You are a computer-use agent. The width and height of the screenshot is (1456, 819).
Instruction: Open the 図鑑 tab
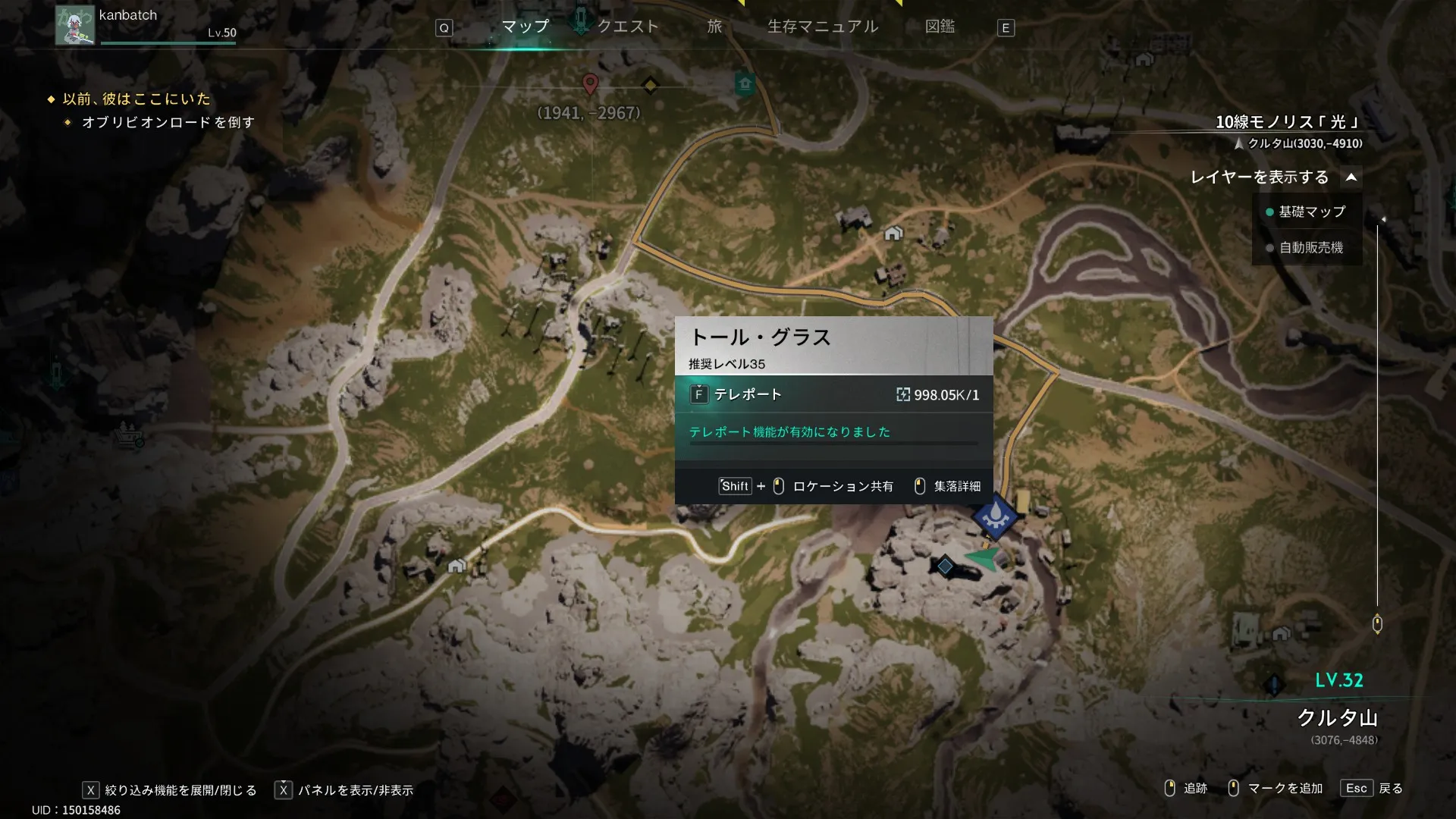(x=940, y=27)
